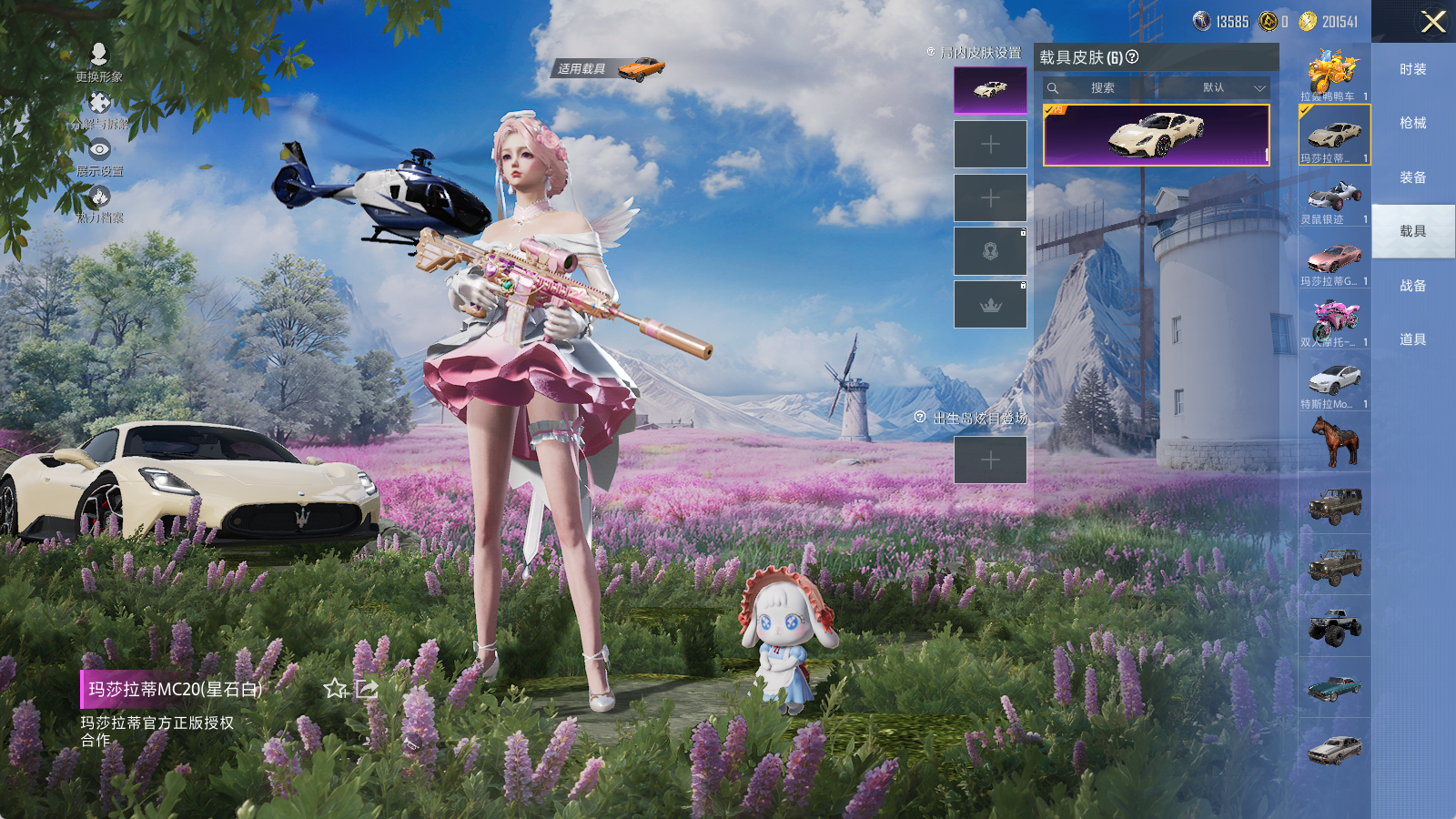Switch to the 时装 outfits tab
This screenshot has height=819, width=1456.
(1412, 69)
